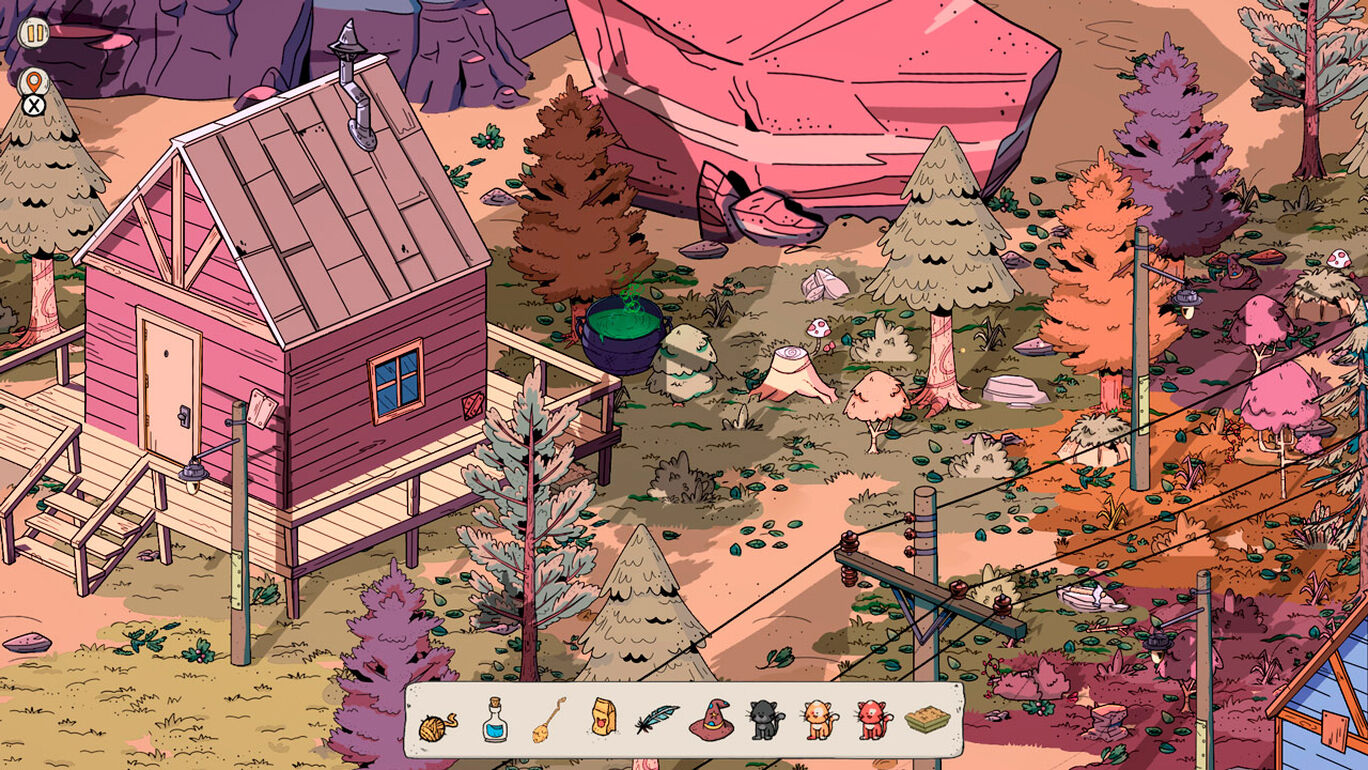
Task: Pick the green litter tray item
Action: pos(927,720)
